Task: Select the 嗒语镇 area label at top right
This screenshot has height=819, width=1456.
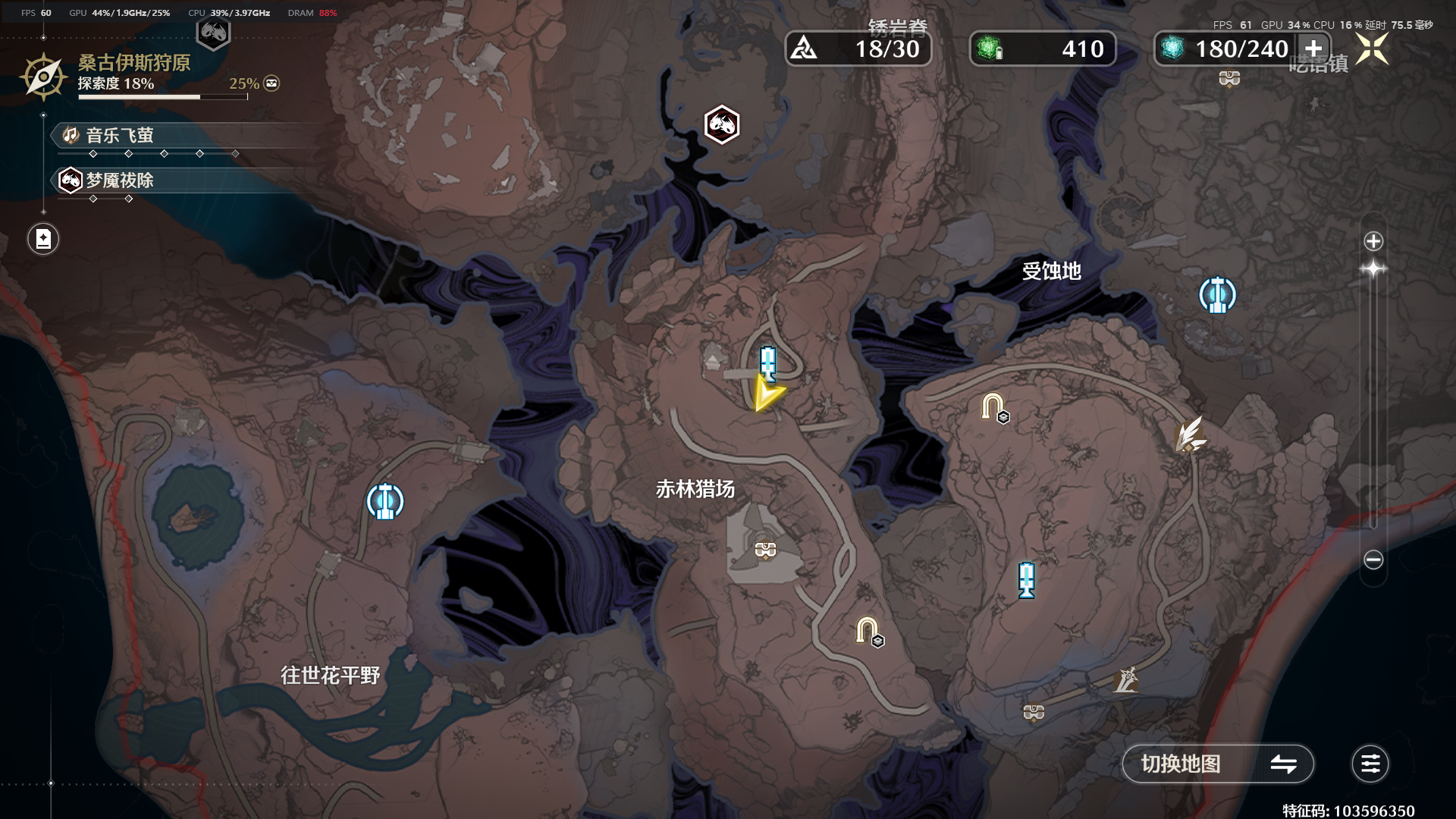Action: (1317, 64)
